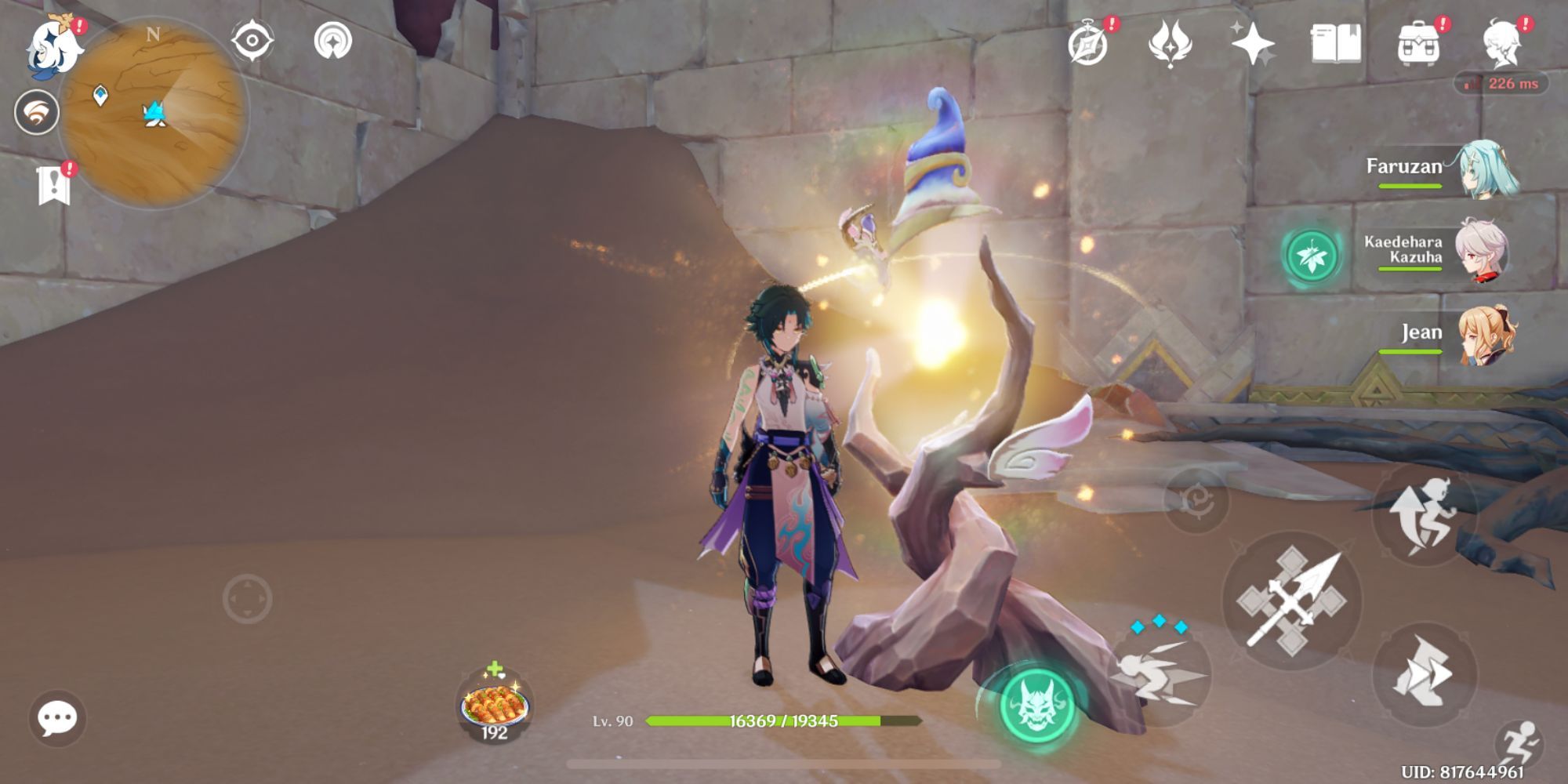Viewport: 1568px width, 784px height.
Task: Open the backpack inventory
Action: click(1418, 43)
